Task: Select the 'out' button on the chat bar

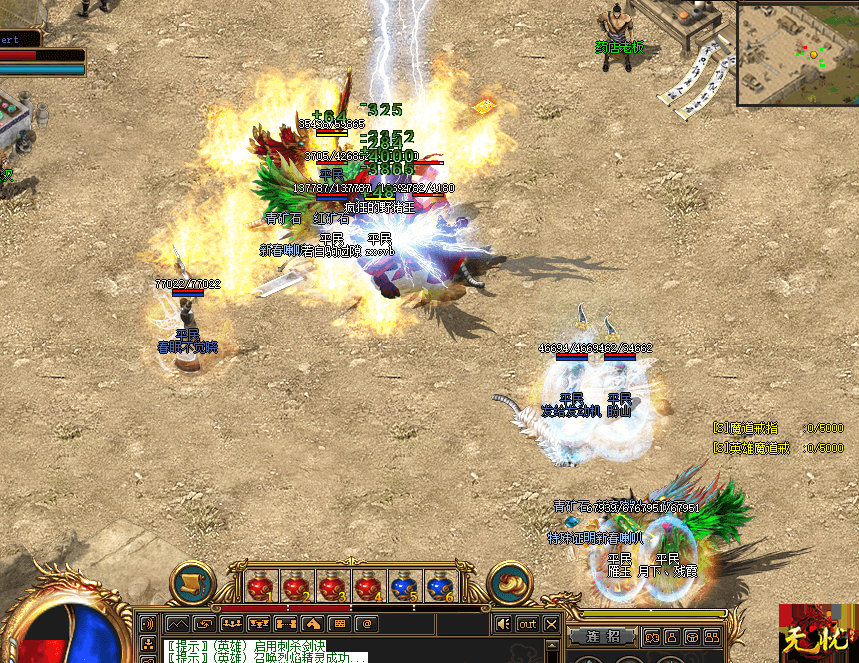Action: pos(527,624)
